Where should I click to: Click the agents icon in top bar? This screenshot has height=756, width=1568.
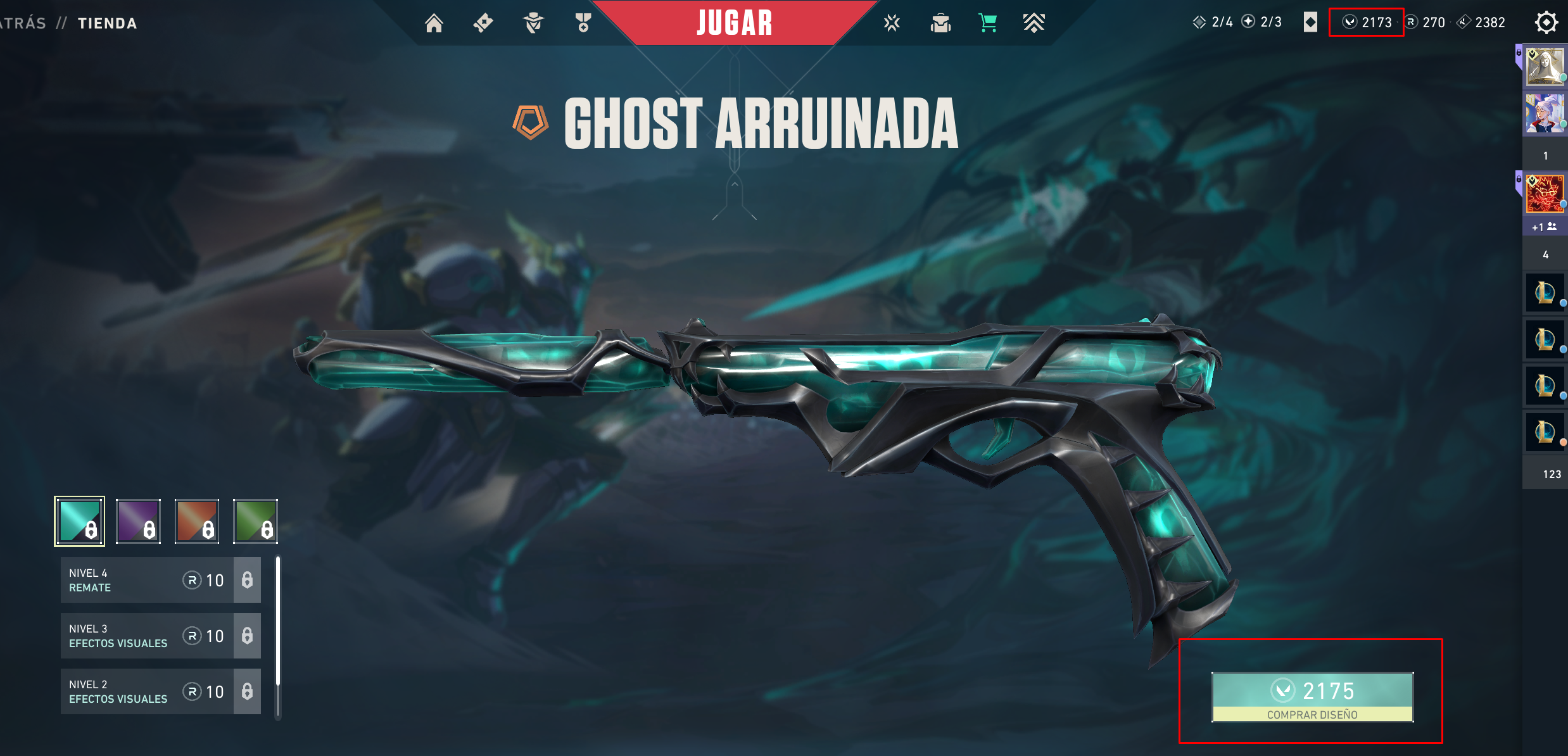(533, 23)
